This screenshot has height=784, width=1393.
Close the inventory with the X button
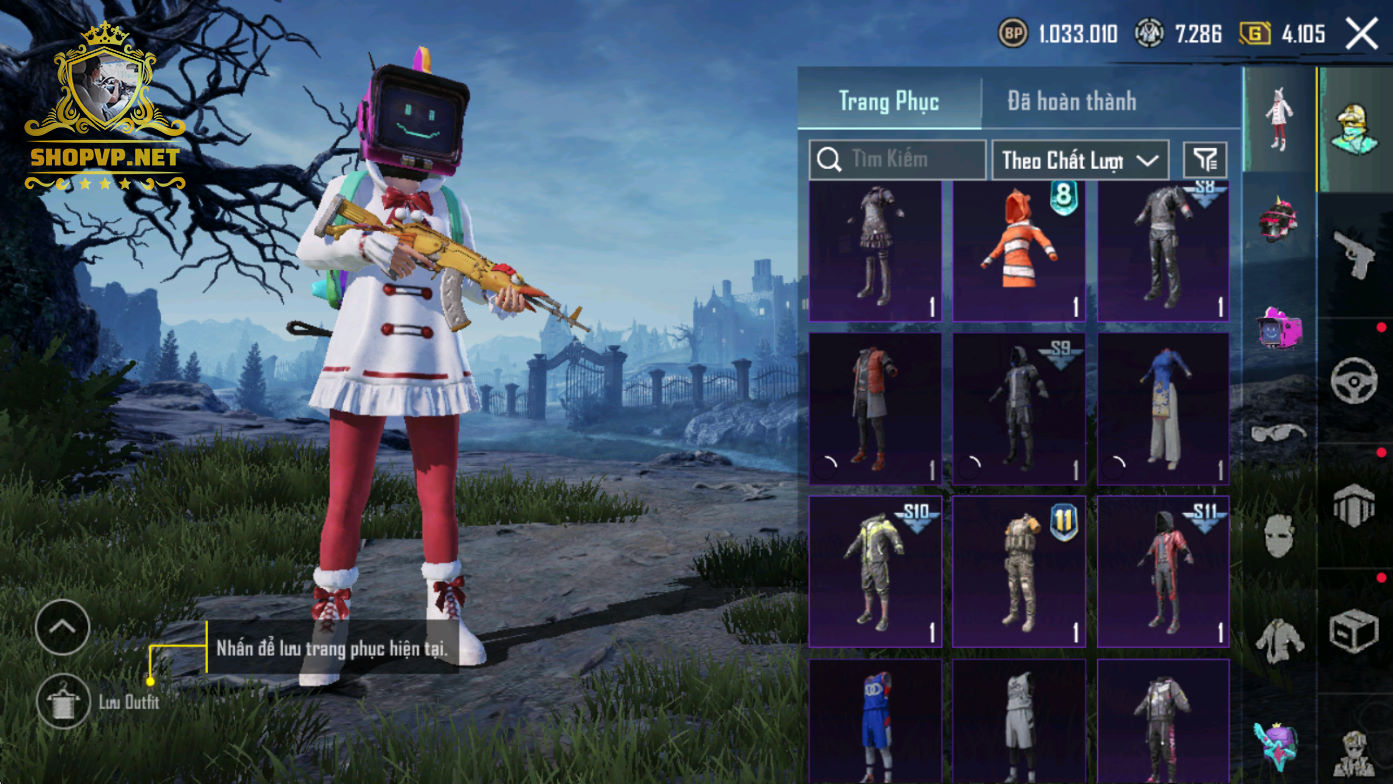[1361, 34]
